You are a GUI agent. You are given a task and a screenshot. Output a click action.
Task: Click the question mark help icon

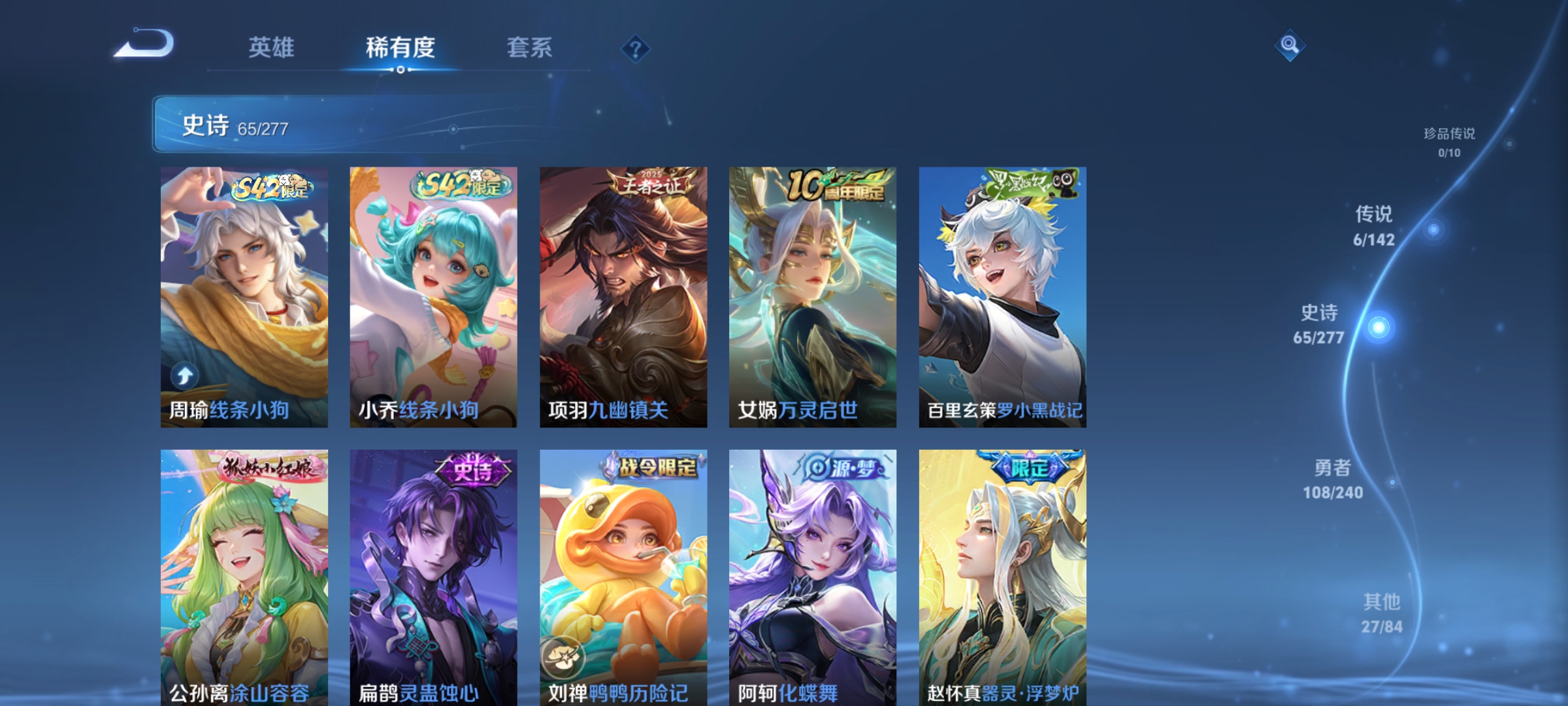pos(634,49)
